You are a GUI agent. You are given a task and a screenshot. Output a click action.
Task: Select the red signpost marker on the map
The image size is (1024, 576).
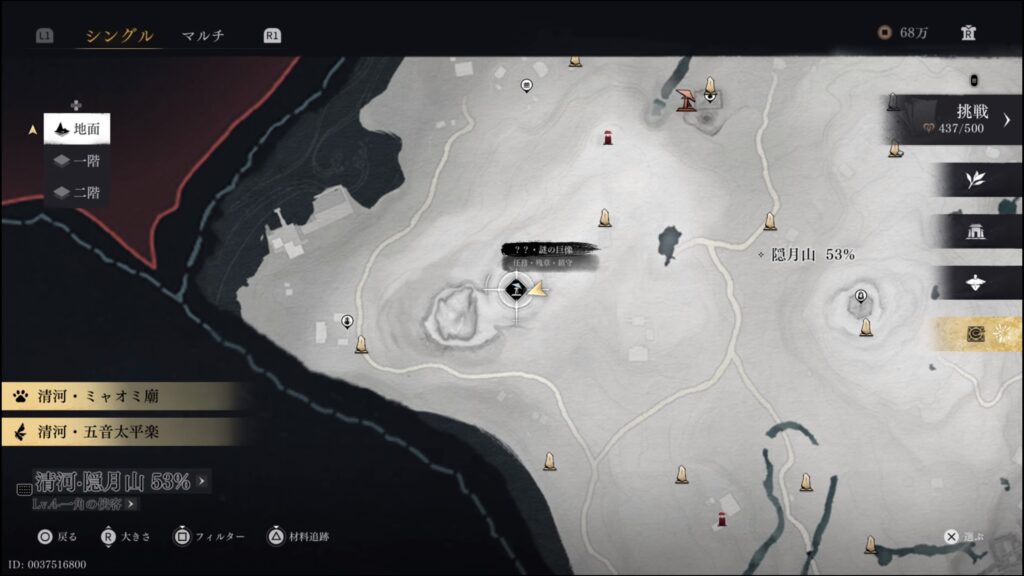pyautogui.click(x=686, y=99)
